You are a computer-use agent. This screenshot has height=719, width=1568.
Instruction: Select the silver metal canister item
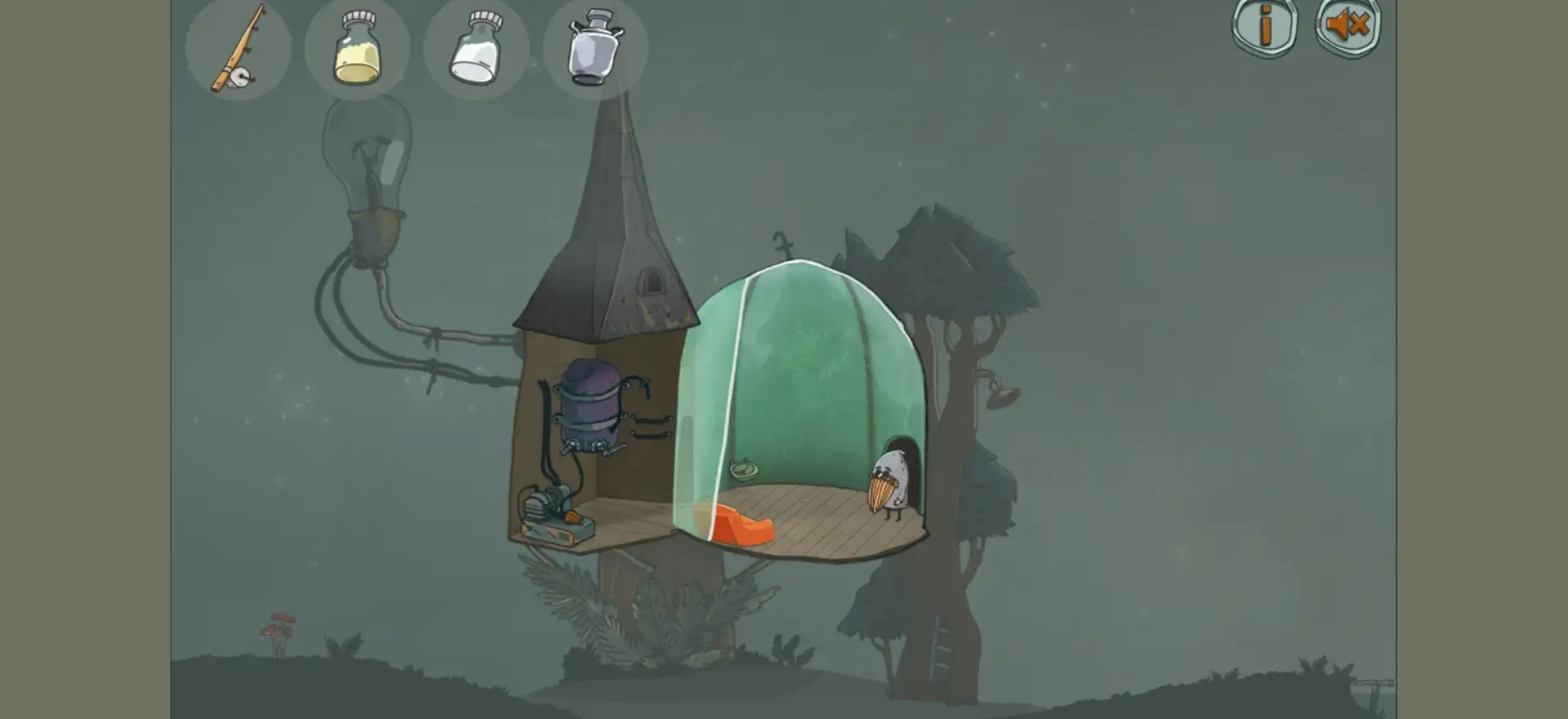point(595,47)
